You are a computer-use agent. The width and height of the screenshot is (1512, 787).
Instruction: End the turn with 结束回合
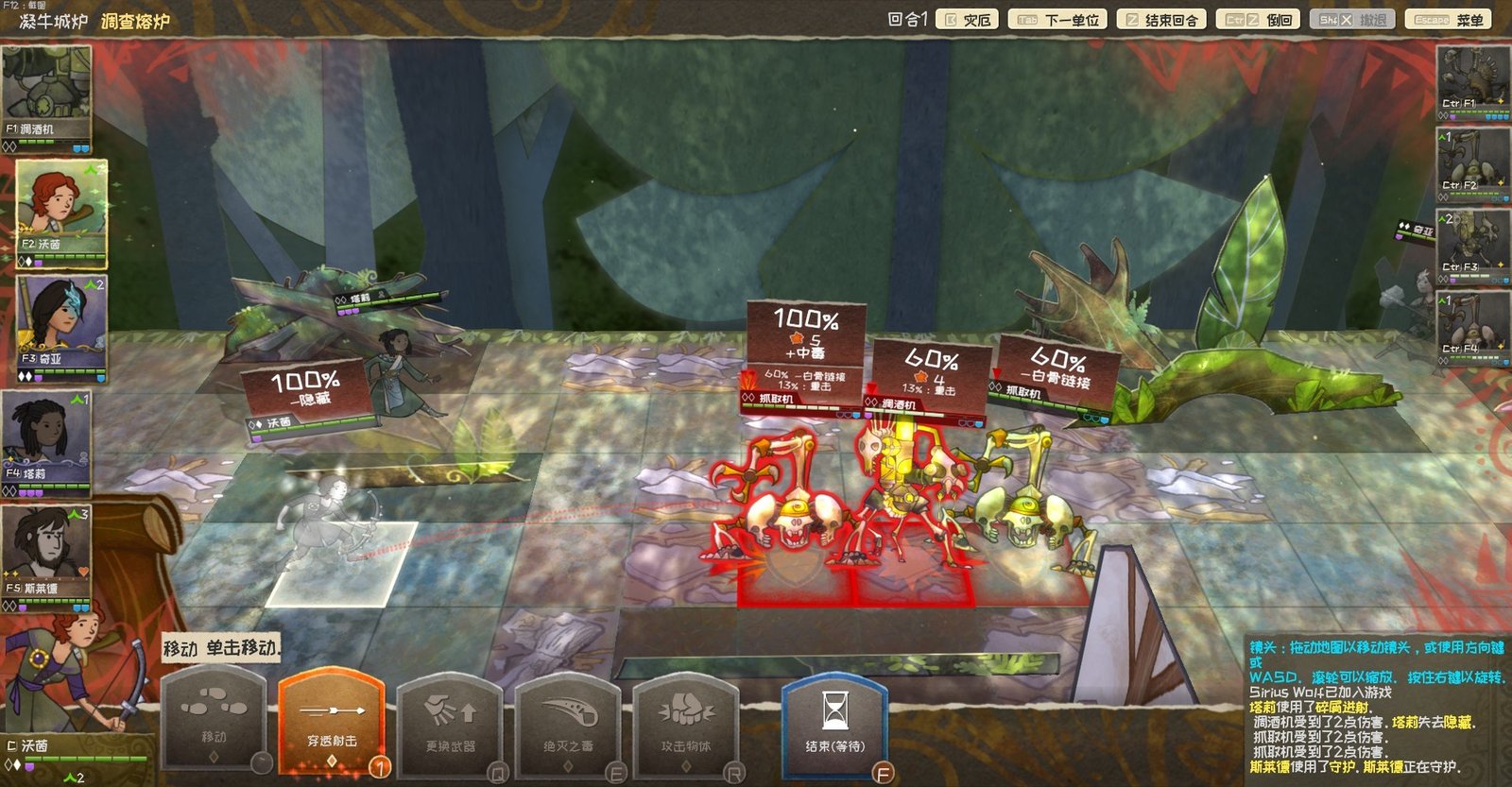point(1161,20)
